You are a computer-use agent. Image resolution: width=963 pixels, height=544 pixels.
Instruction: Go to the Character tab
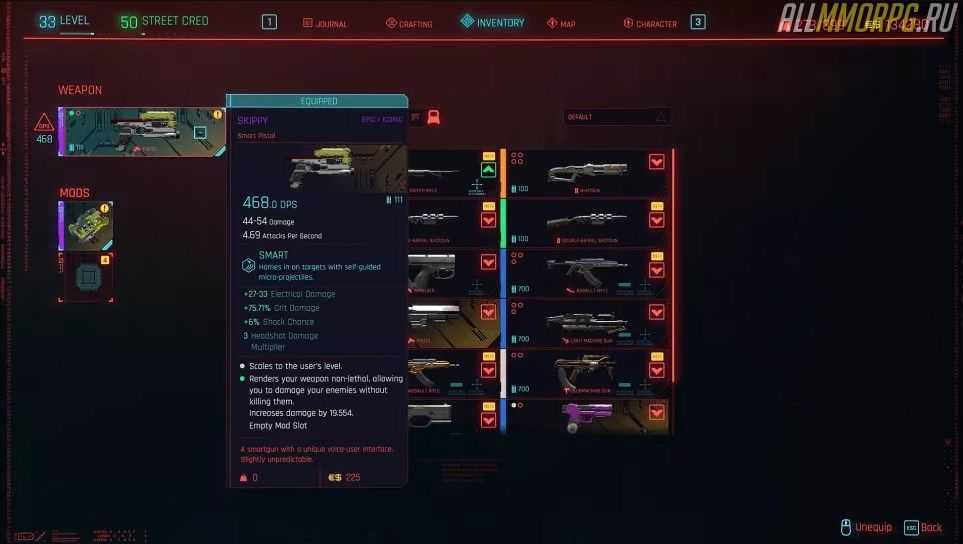point(650,22)
